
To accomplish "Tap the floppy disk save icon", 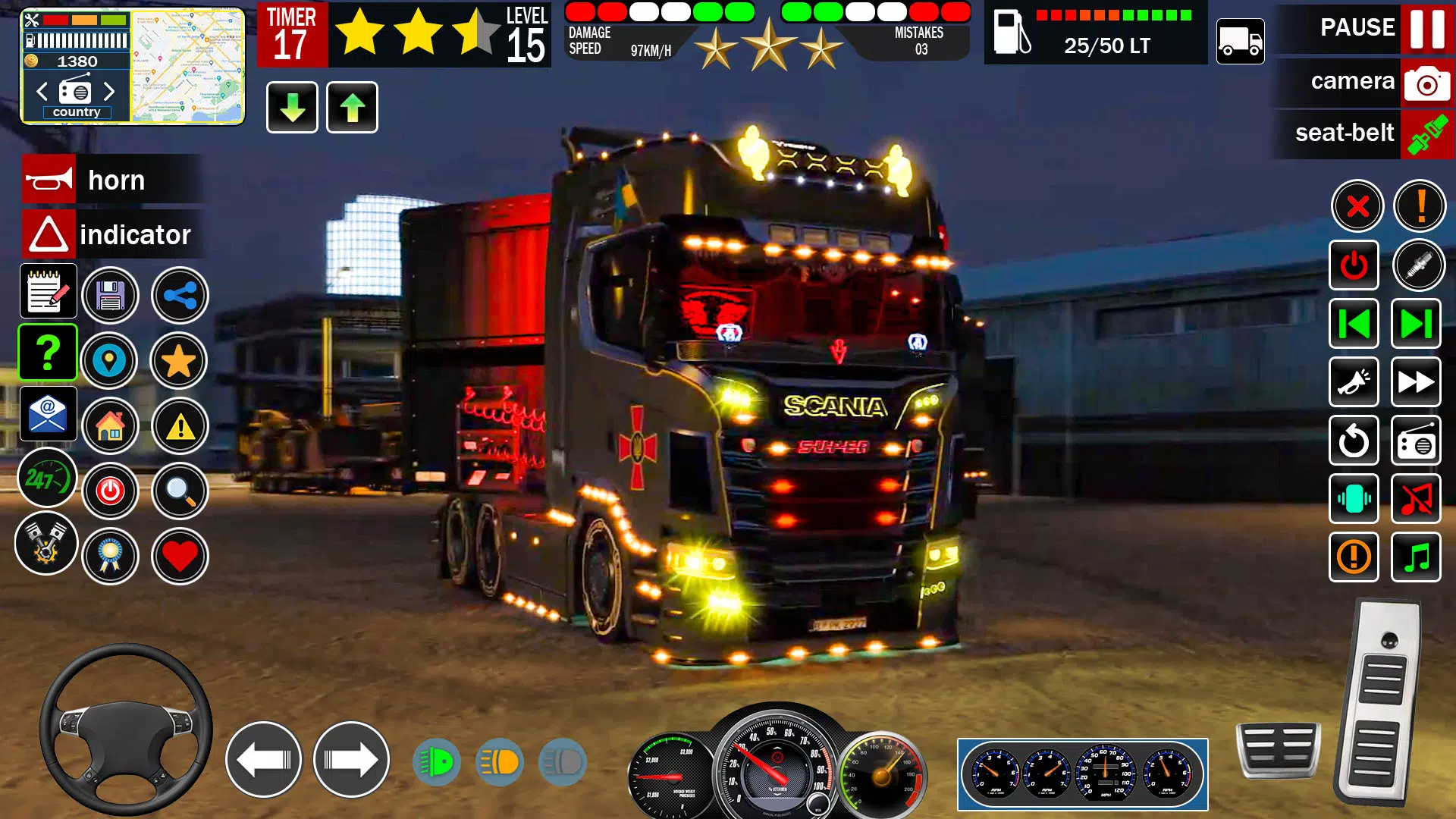I will (110, 296).
